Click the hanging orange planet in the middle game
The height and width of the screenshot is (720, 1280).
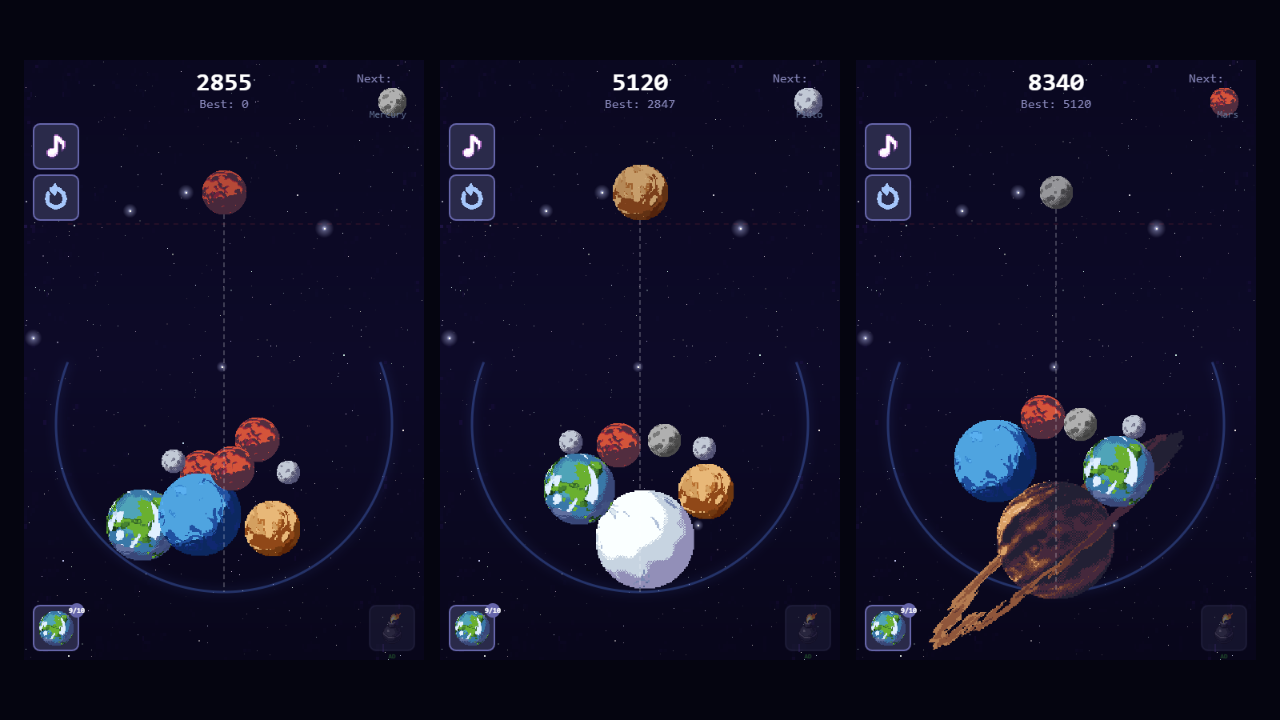(x=640, y=192)
